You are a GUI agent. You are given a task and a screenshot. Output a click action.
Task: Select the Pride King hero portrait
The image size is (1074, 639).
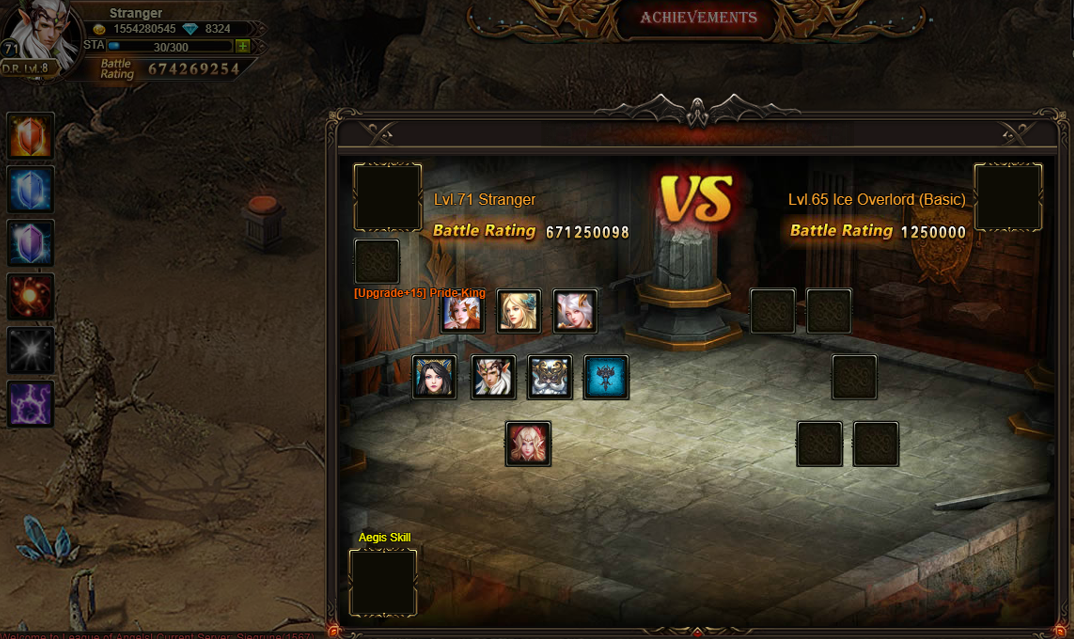463,312
